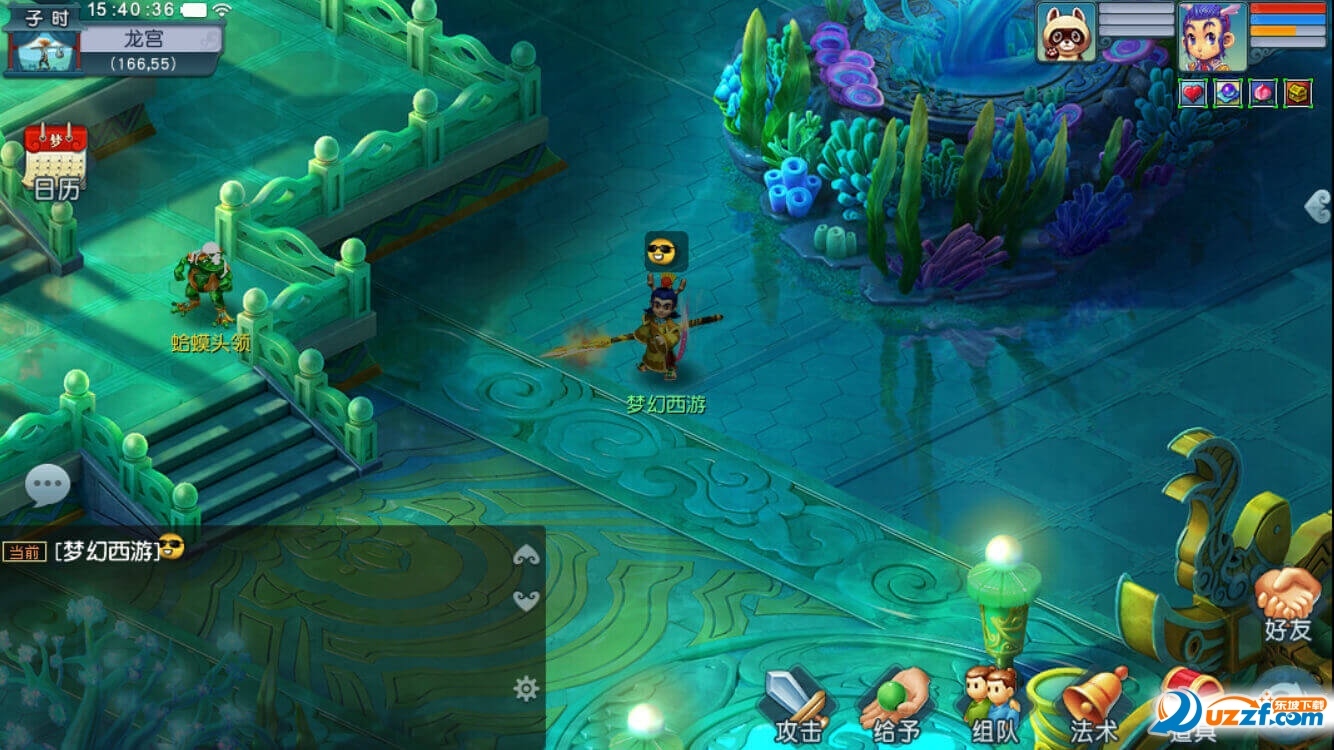Tap the 子时 day-night scene thumbnail

(x=42, y=51)
